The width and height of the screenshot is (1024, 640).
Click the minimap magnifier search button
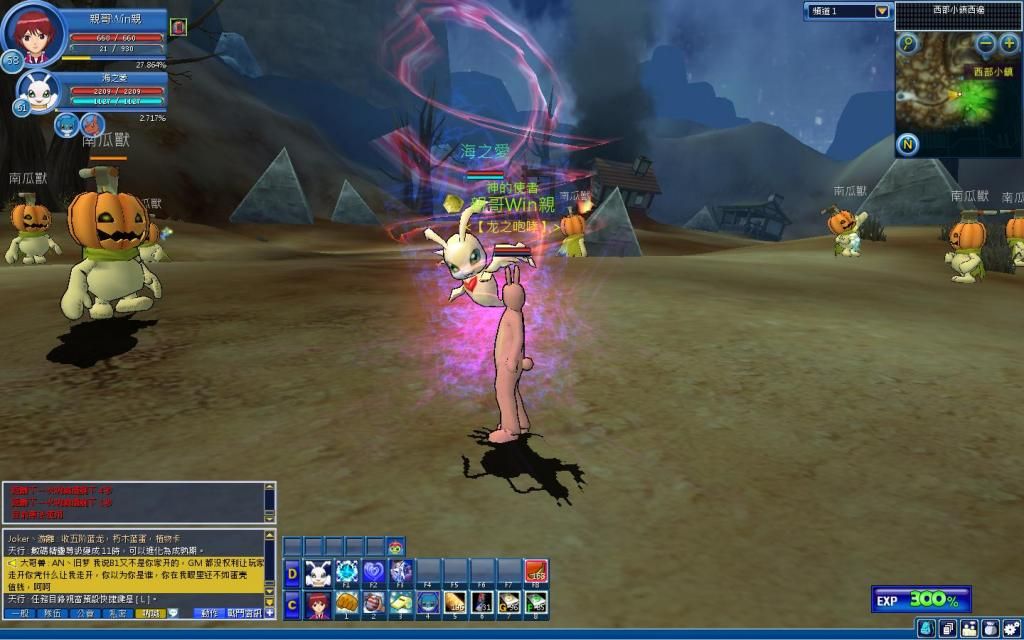(908, 43)
